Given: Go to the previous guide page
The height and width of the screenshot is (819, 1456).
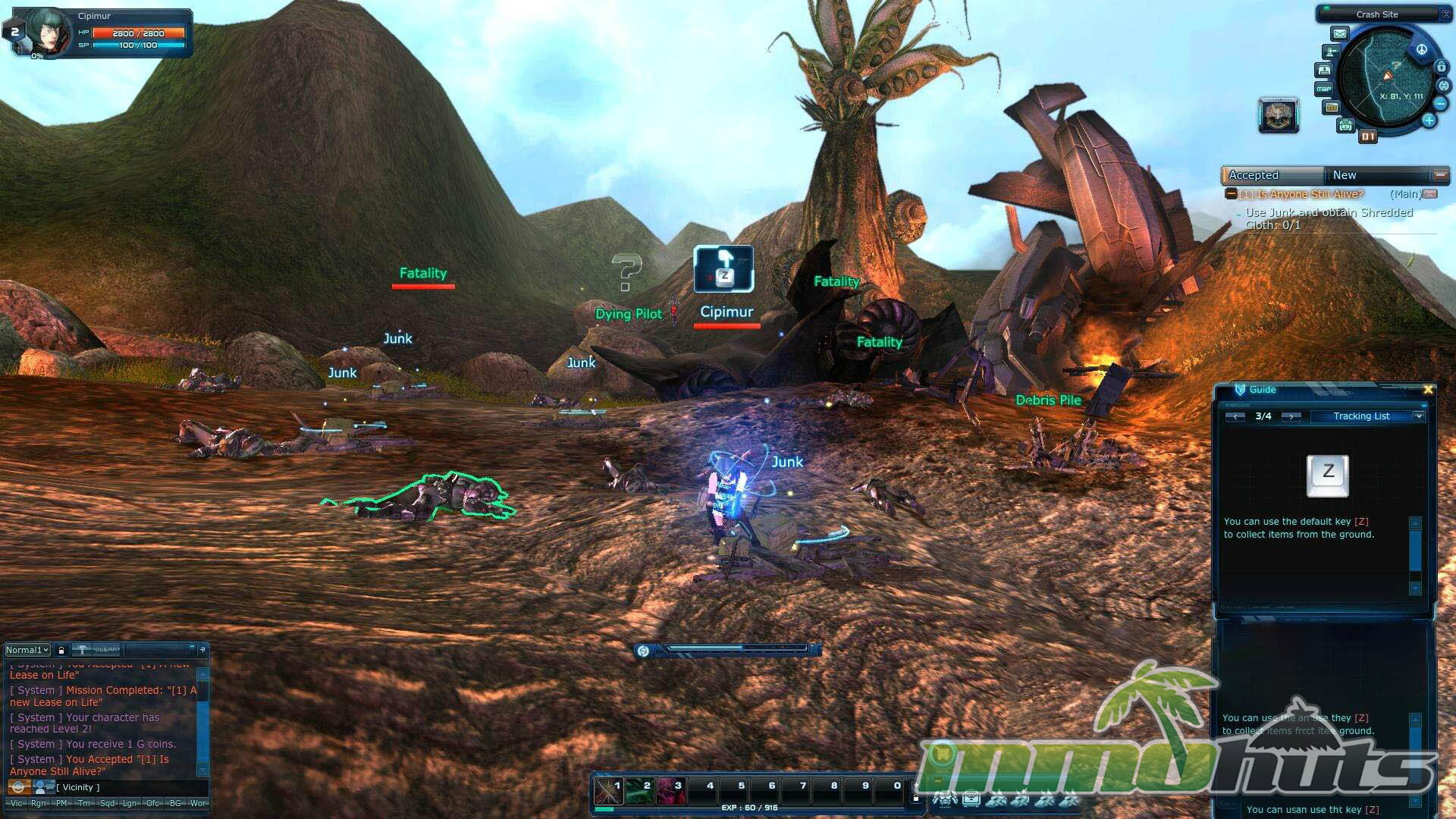Looking at the screenshot, I should (1235, 416).
